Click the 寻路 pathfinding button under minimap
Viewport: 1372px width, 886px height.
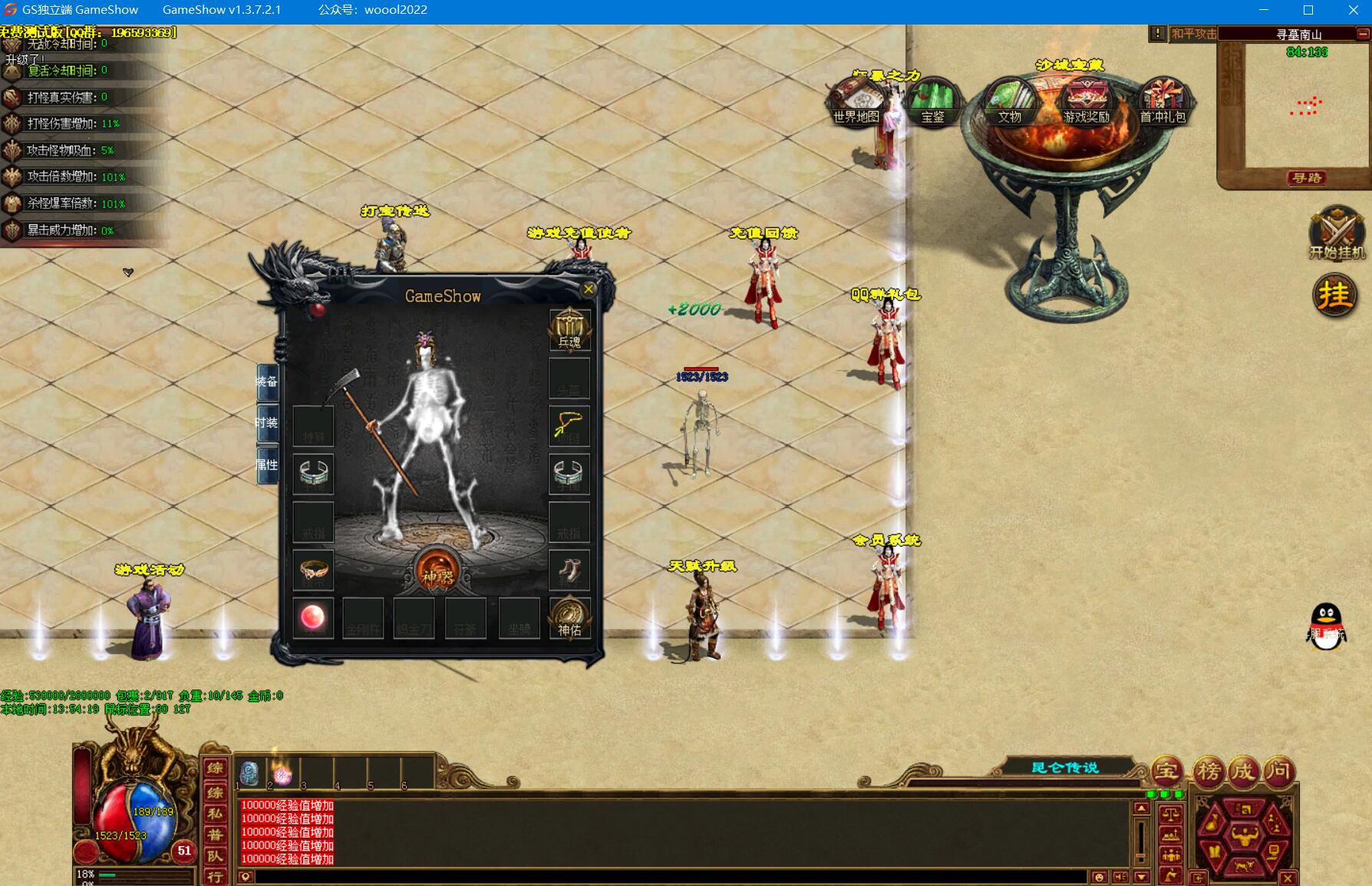click(x=1307, y=178)
